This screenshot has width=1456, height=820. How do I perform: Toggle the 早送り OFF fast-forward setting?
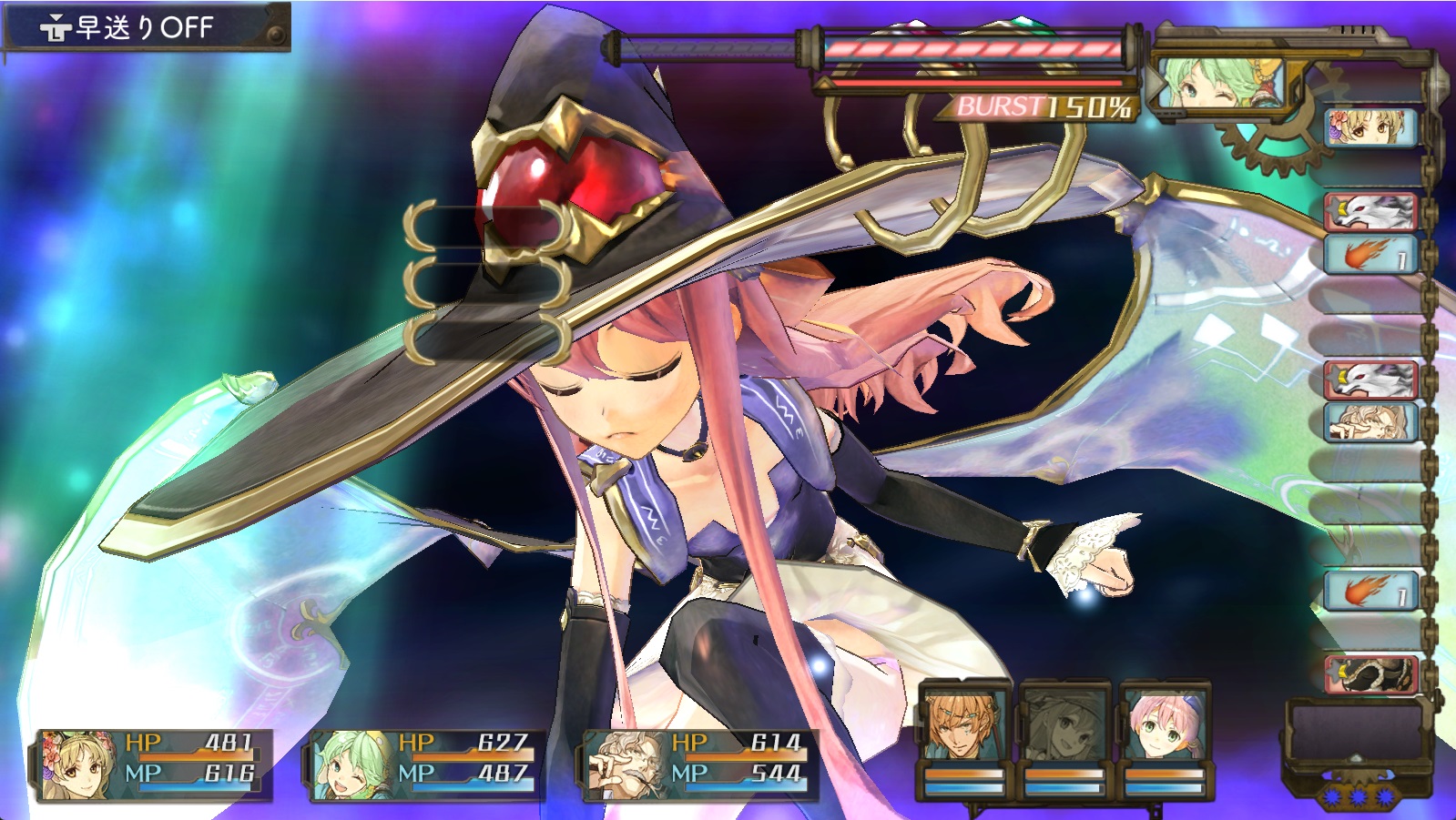(x=146, y=27)
